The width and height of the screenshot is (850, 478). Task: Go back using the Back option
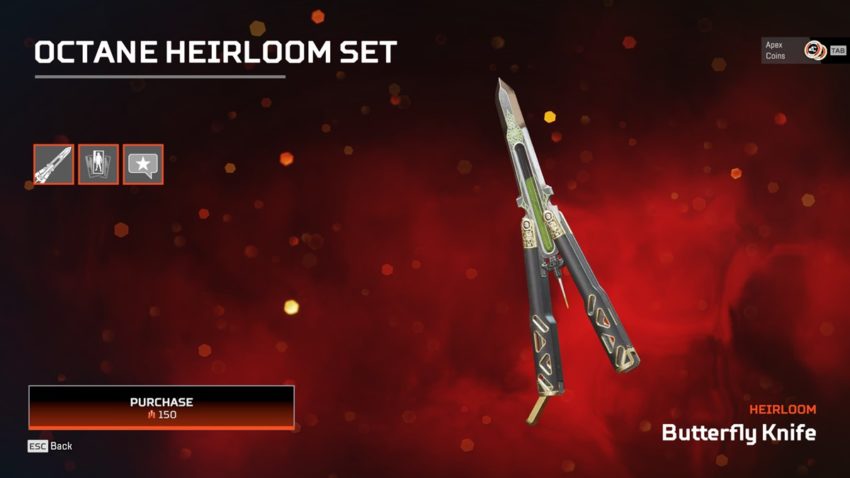point(50,446)
